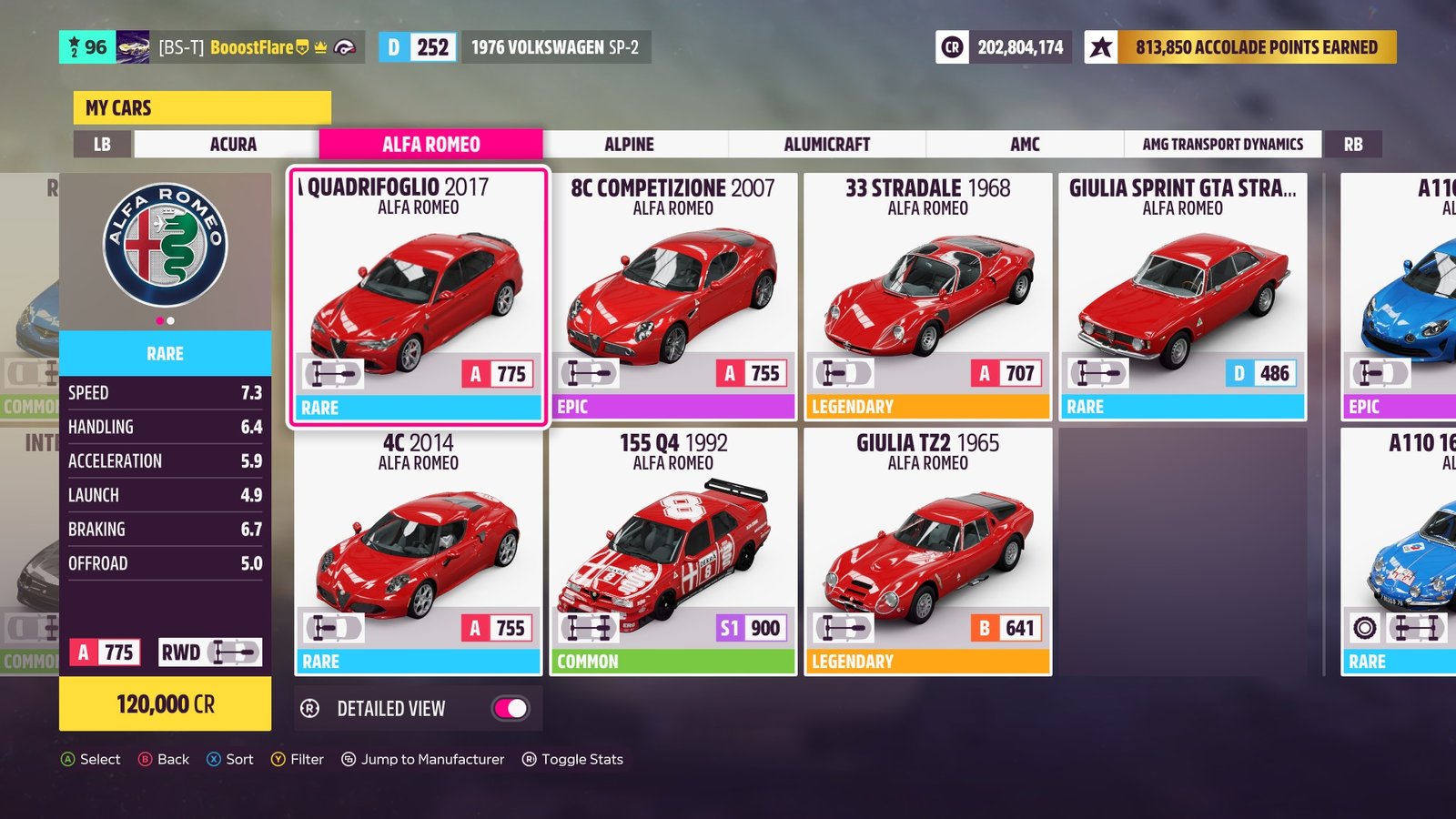The image size is (1456, 819).
Task: Switch to the Acura manufacturer tab
Action: [233, 144]
